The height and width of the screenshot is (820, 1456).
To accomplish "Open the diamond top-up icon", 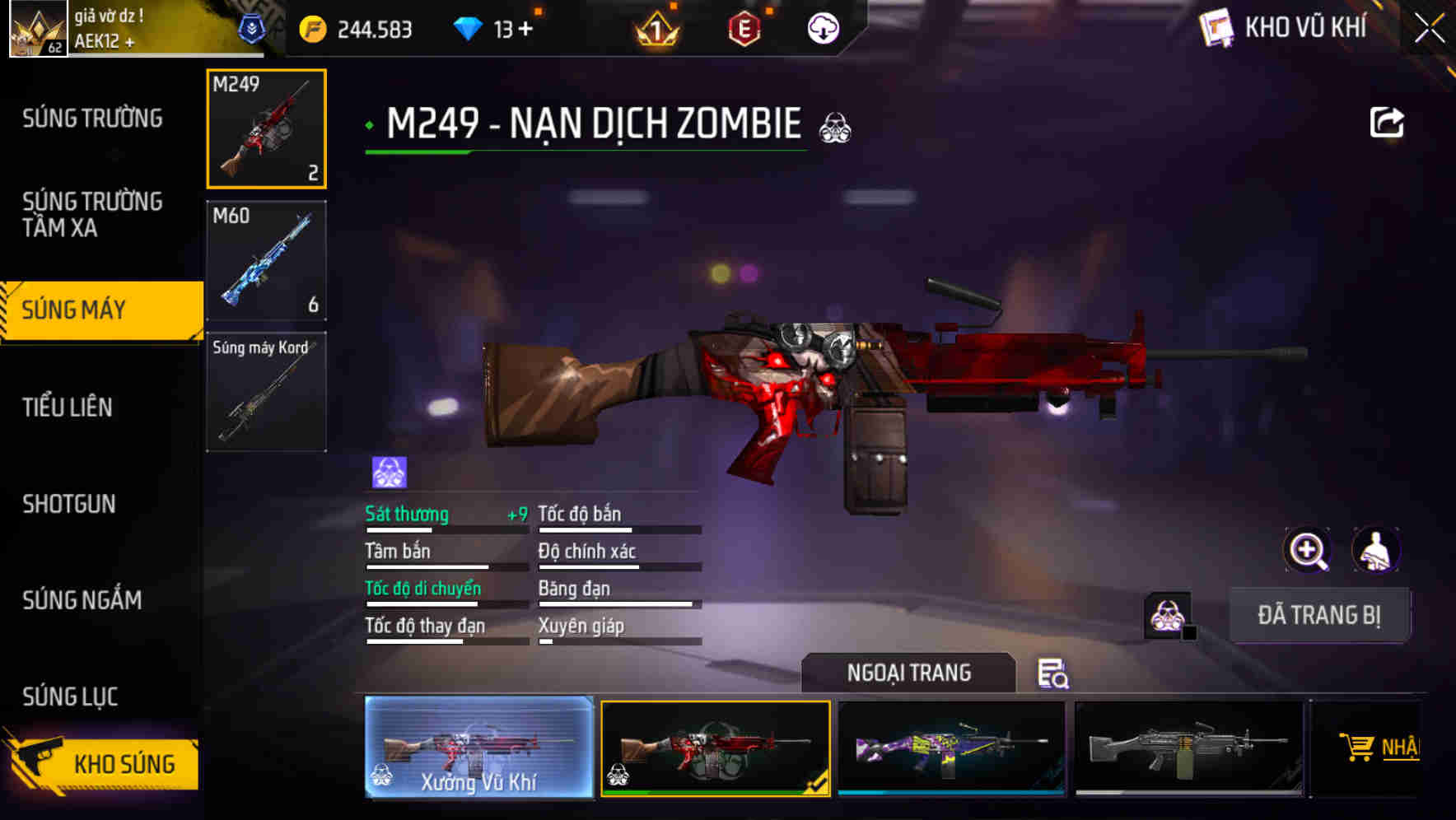I will pos(469,26).
